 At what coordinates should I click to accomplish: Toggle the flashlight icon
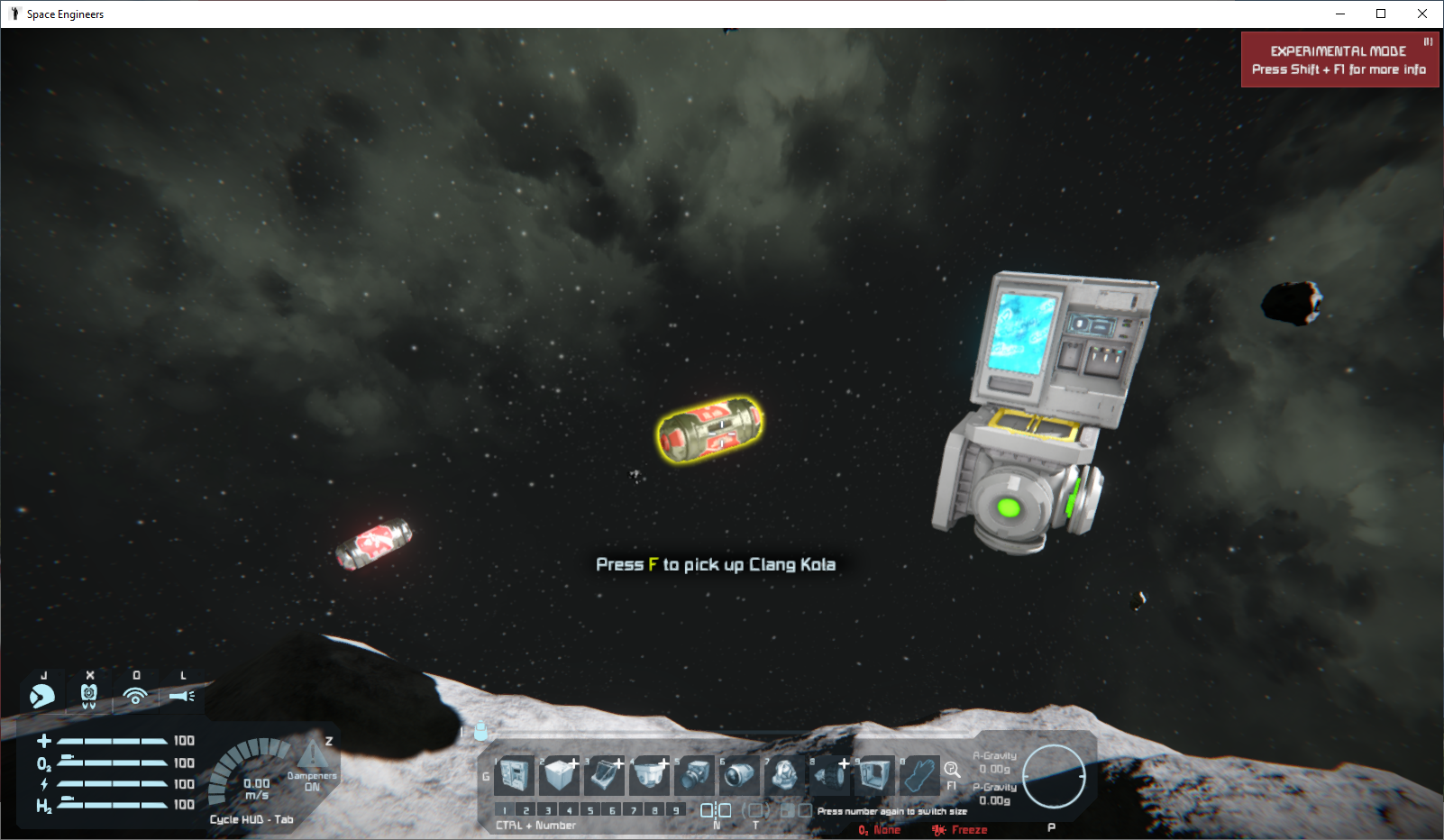pyautogui.click(x=182, y=696)
